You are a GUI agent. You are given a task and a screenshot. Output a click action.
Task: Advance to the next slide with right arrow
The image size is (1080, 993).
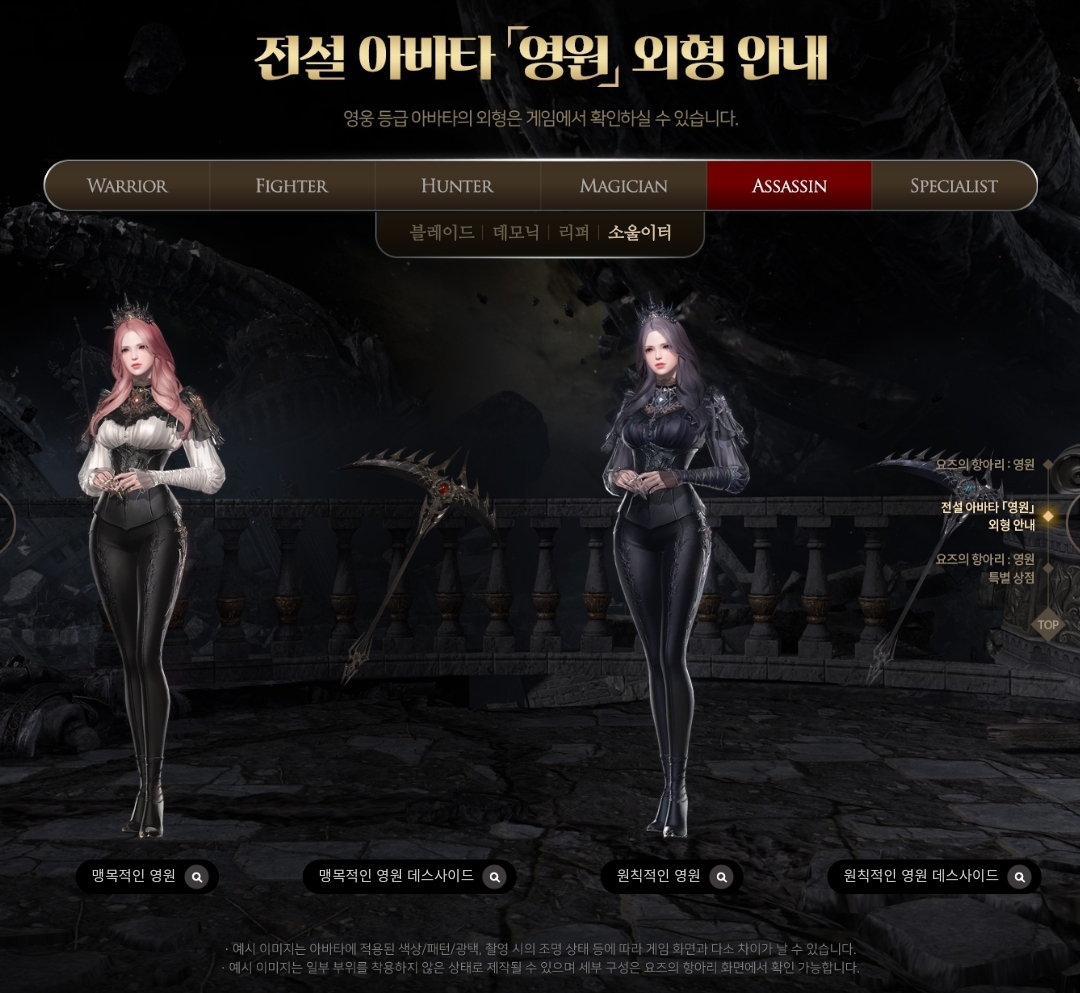pyautogui.click(x=1073, y=522)
